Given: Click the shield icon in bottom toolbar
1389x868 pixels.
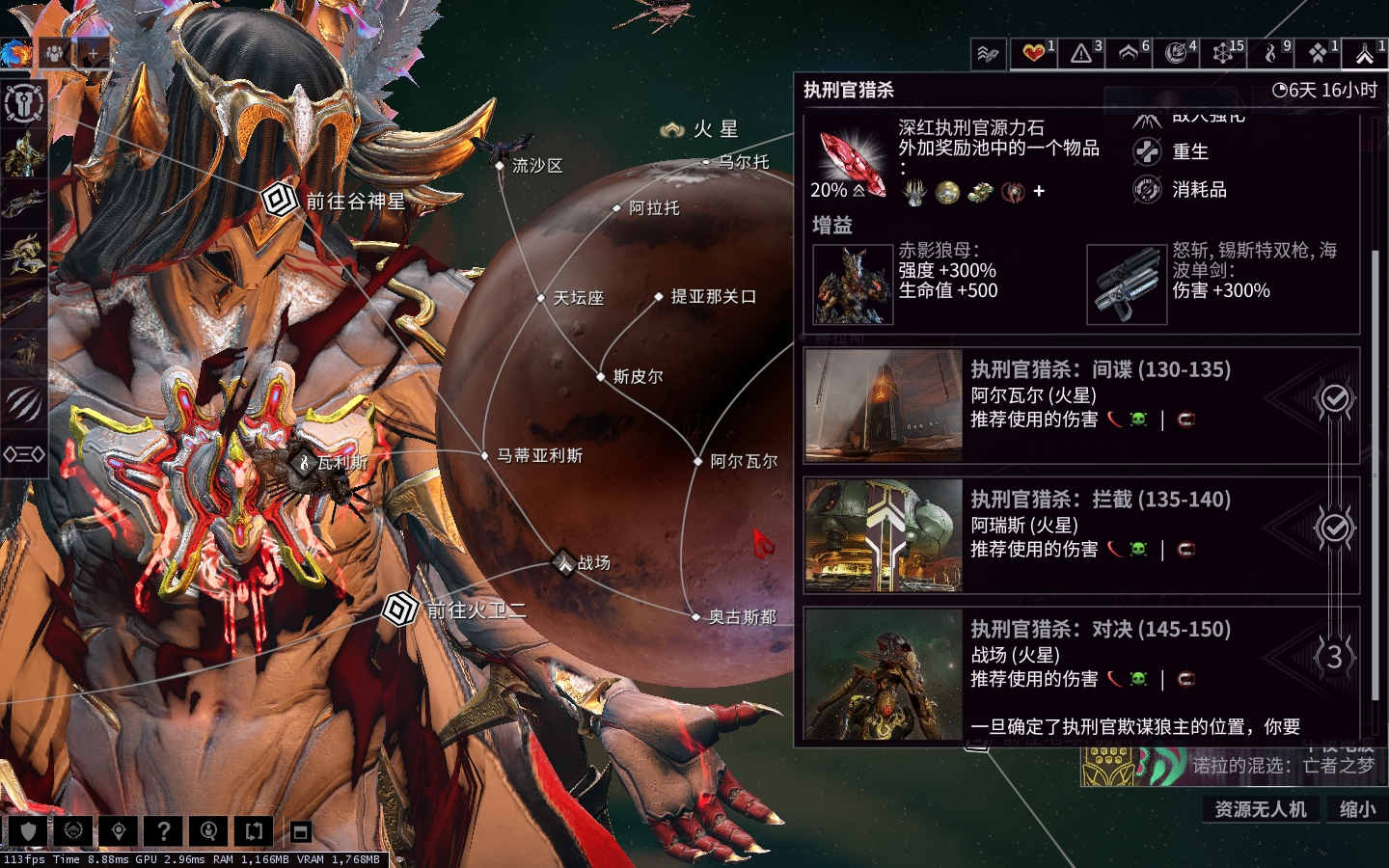Looking at the screenshot, I should [x=28, y=830].
